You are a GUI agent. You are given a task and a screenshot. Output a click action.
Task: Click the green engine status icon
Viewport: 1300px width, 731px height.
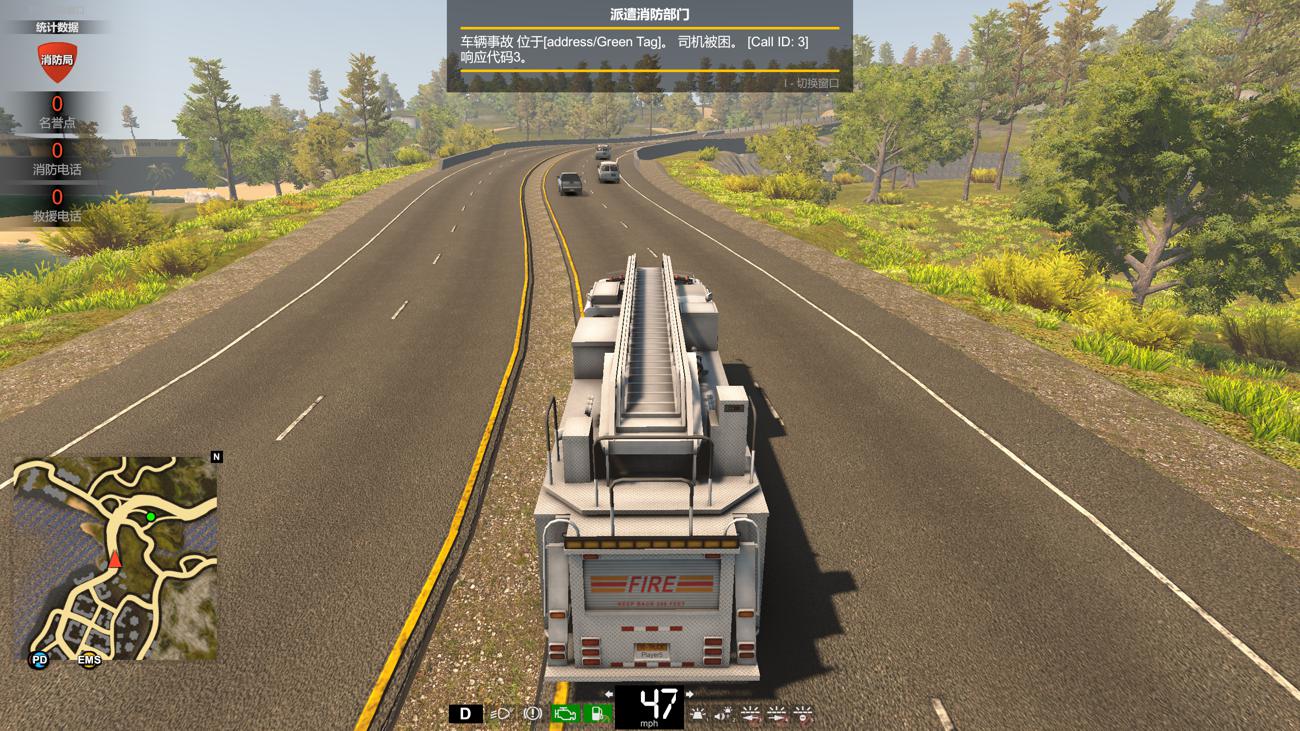pos(567,712)
